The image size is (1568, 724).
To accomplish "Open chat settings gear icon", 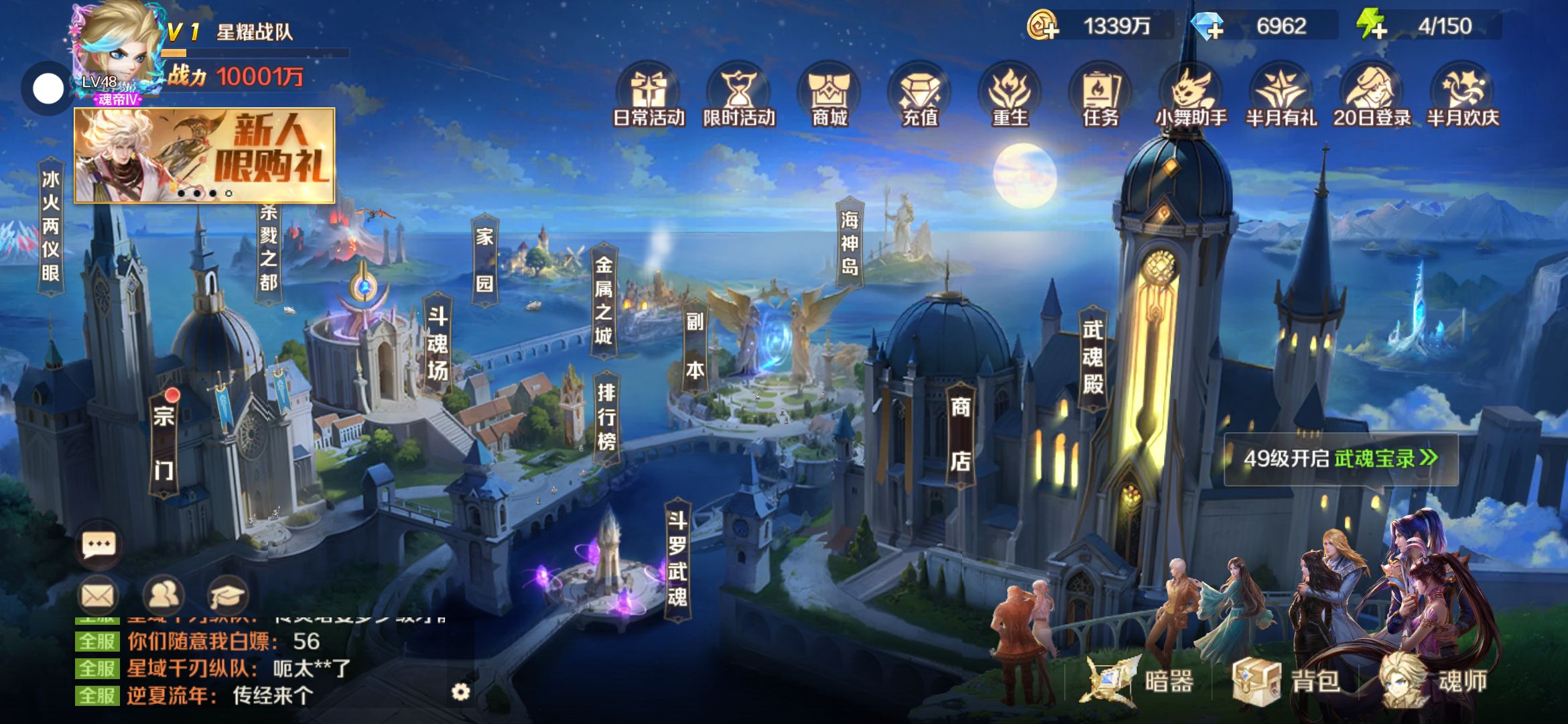I will pos(460,692).
